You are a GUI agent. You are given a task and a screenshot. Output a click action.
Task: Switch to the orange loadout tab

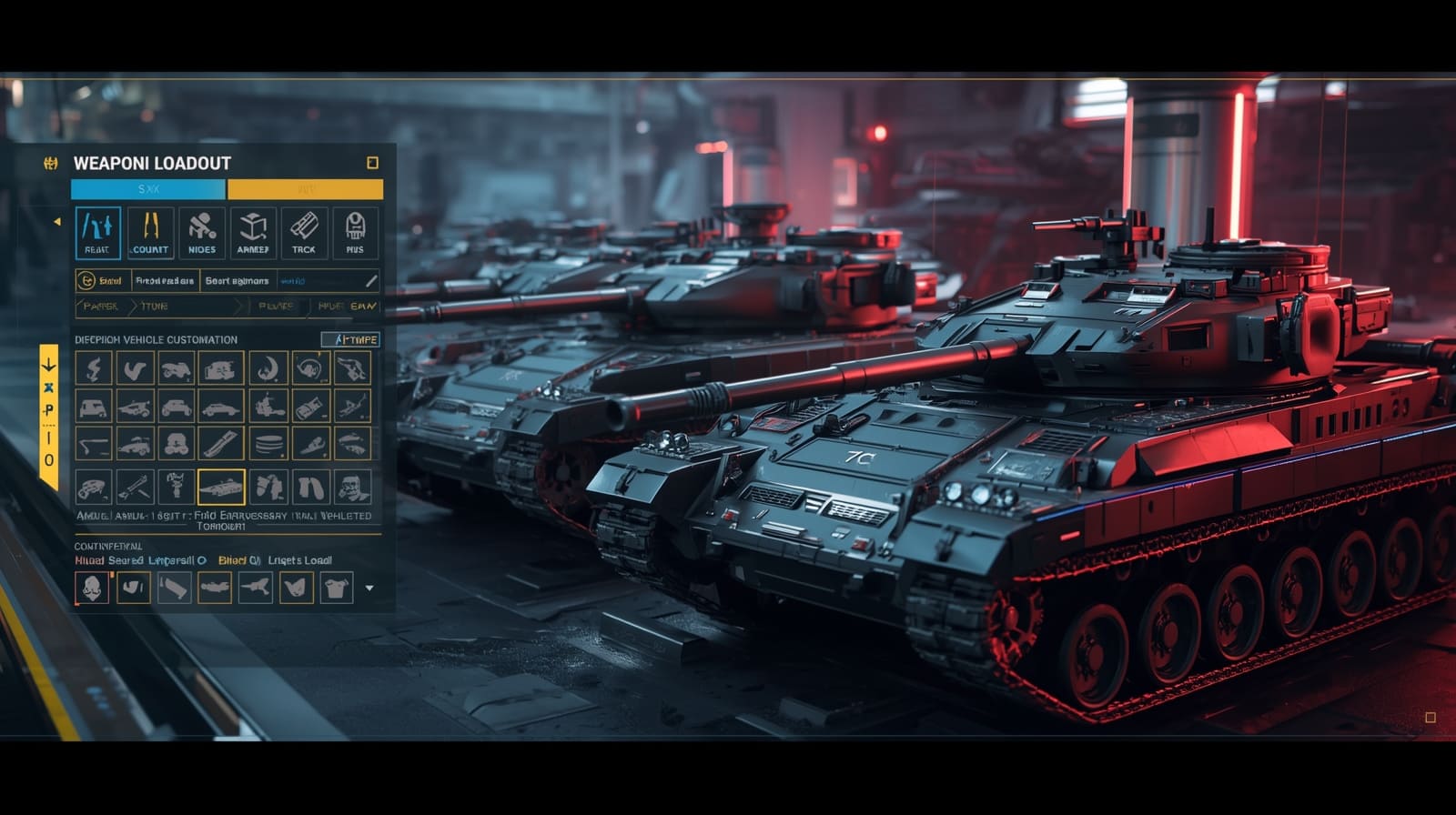(x=305, y=189)
